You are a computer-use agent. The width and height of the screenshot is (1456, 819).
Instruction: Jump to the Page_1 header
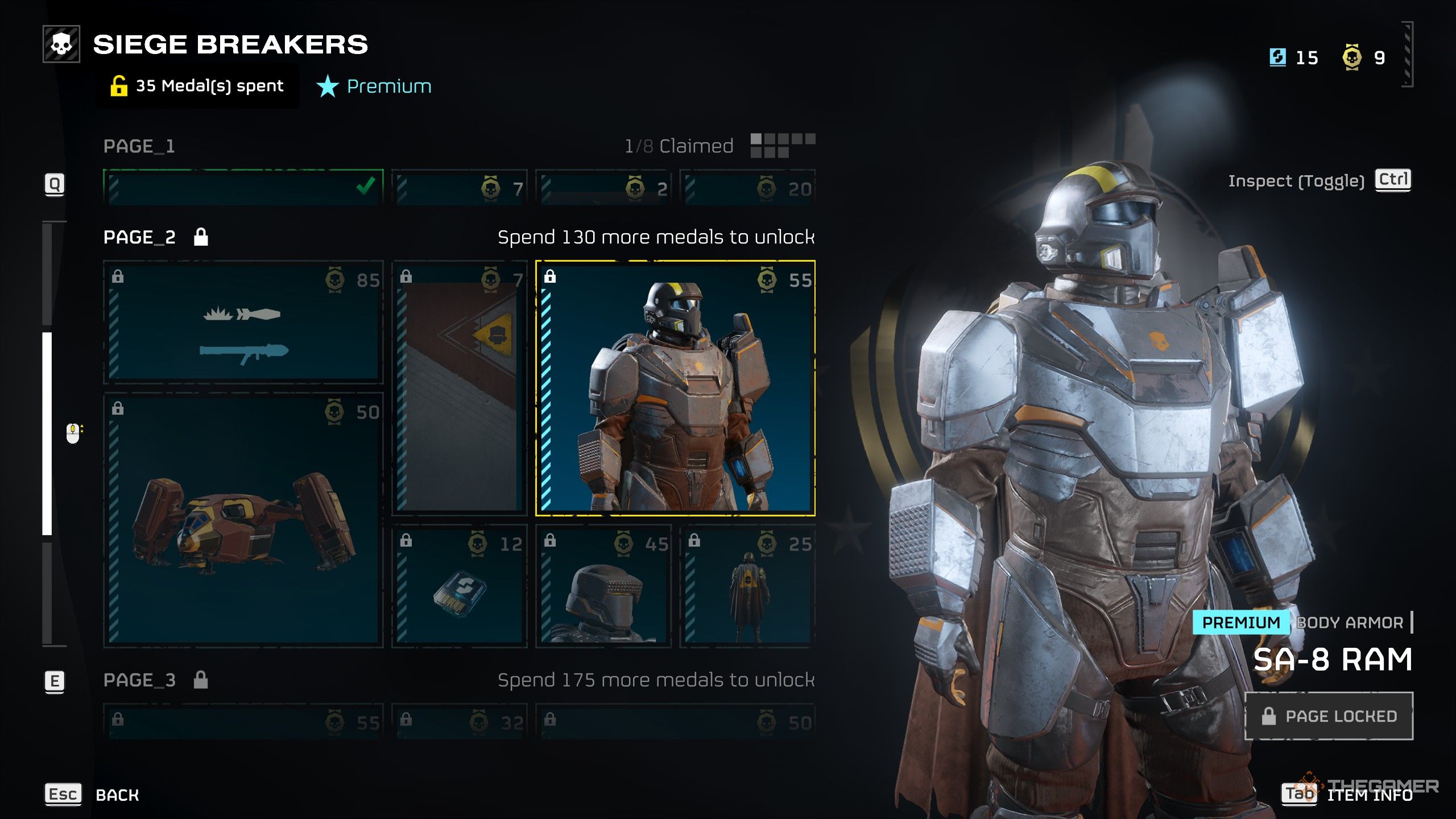tap(139, 146)
